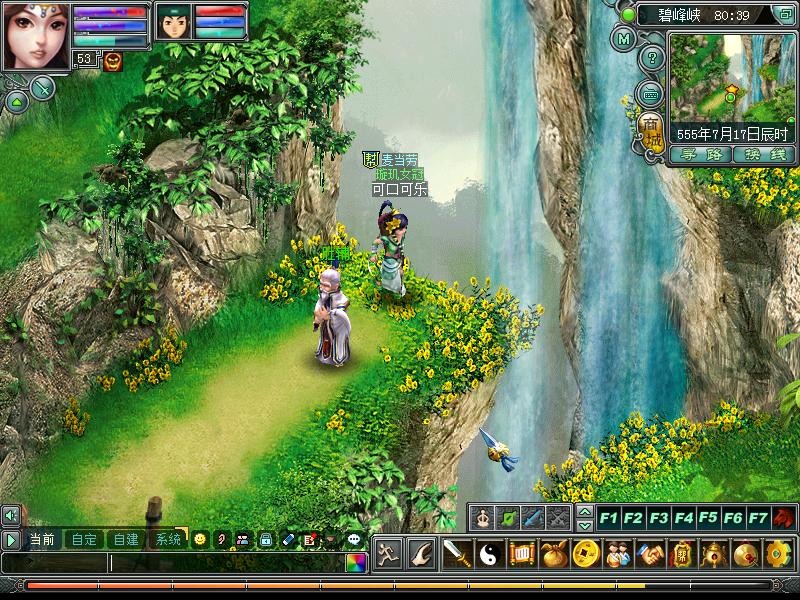Click the 换线 switch-line button
Viewport: 800px width, 600px height.
coord(764,154)
